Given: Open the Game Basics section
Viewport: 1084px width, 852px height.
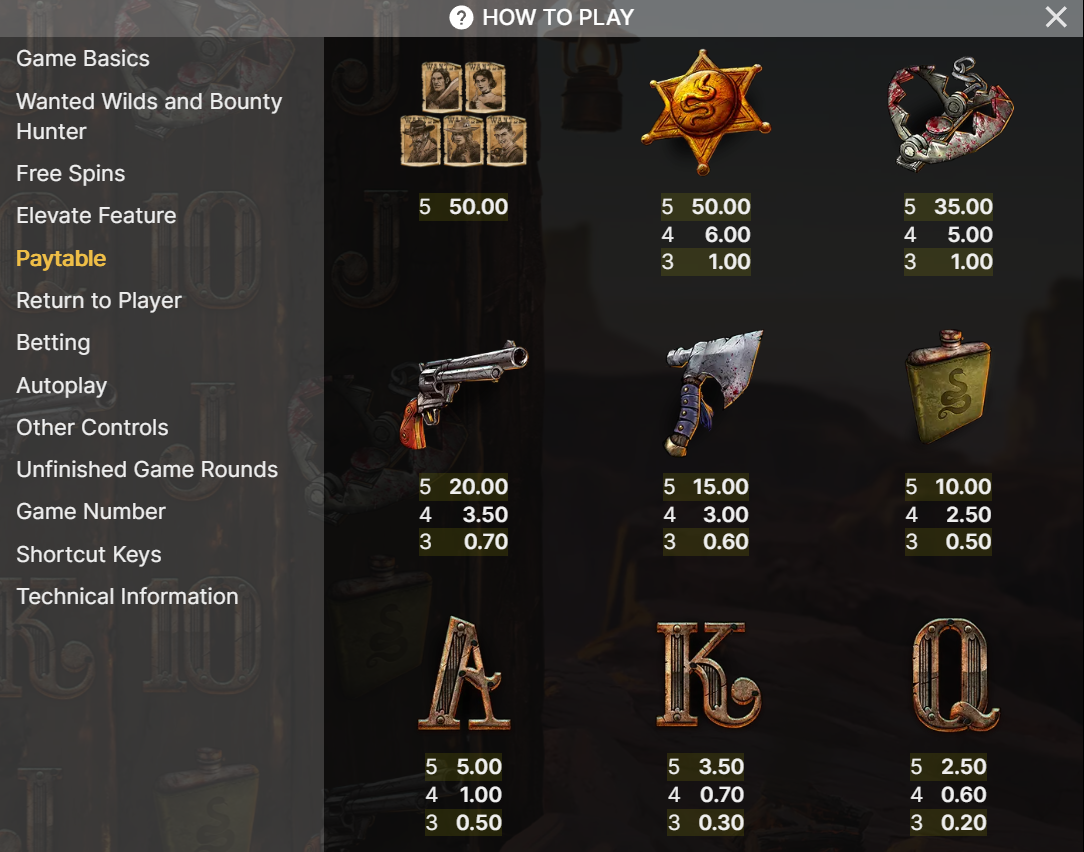Looking at the screenshot, I should click(x=83, y=59).
